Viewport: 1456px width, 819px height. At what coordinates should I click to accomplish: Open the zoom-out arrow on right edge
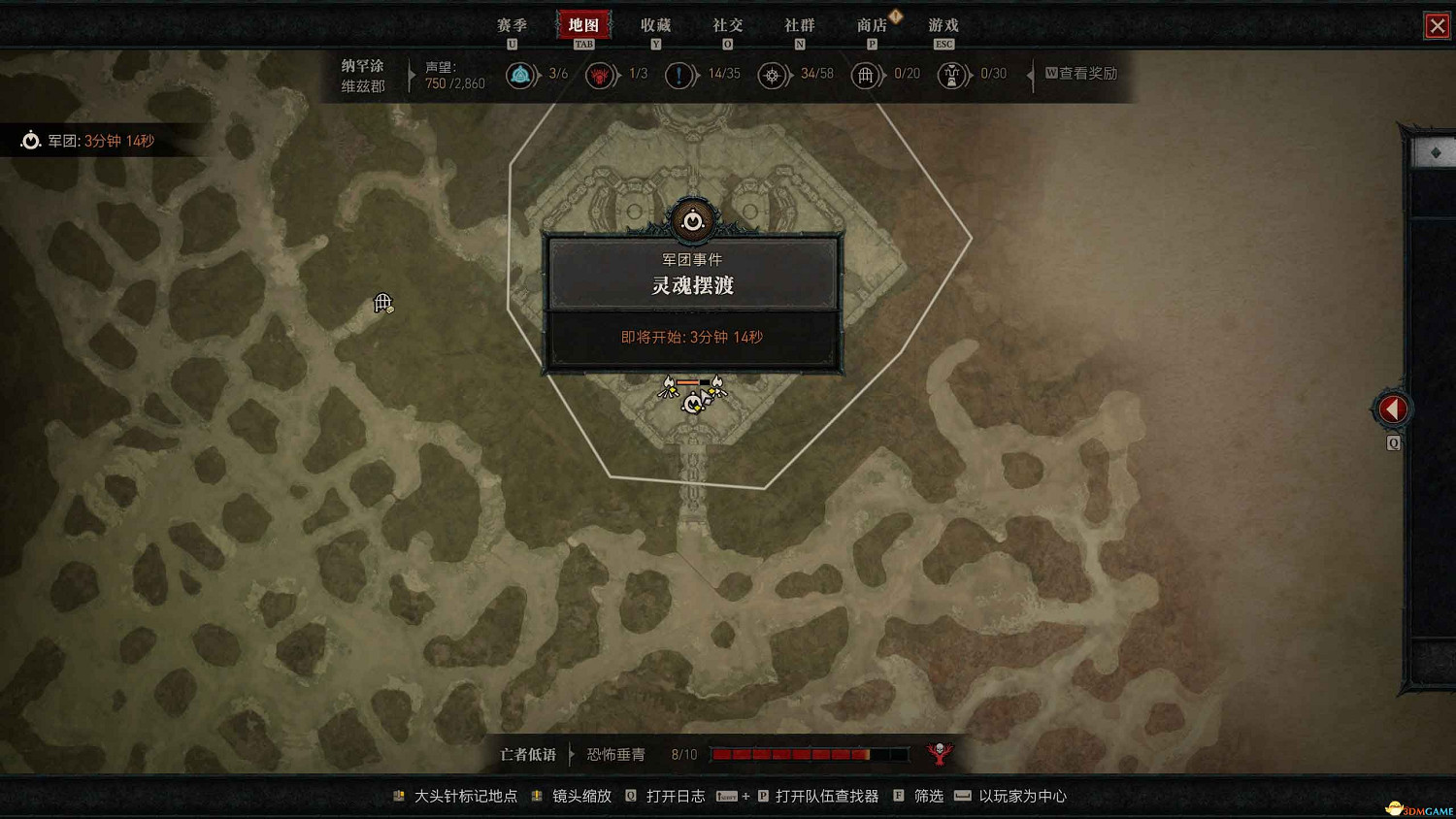click(x=1392, y=409)
